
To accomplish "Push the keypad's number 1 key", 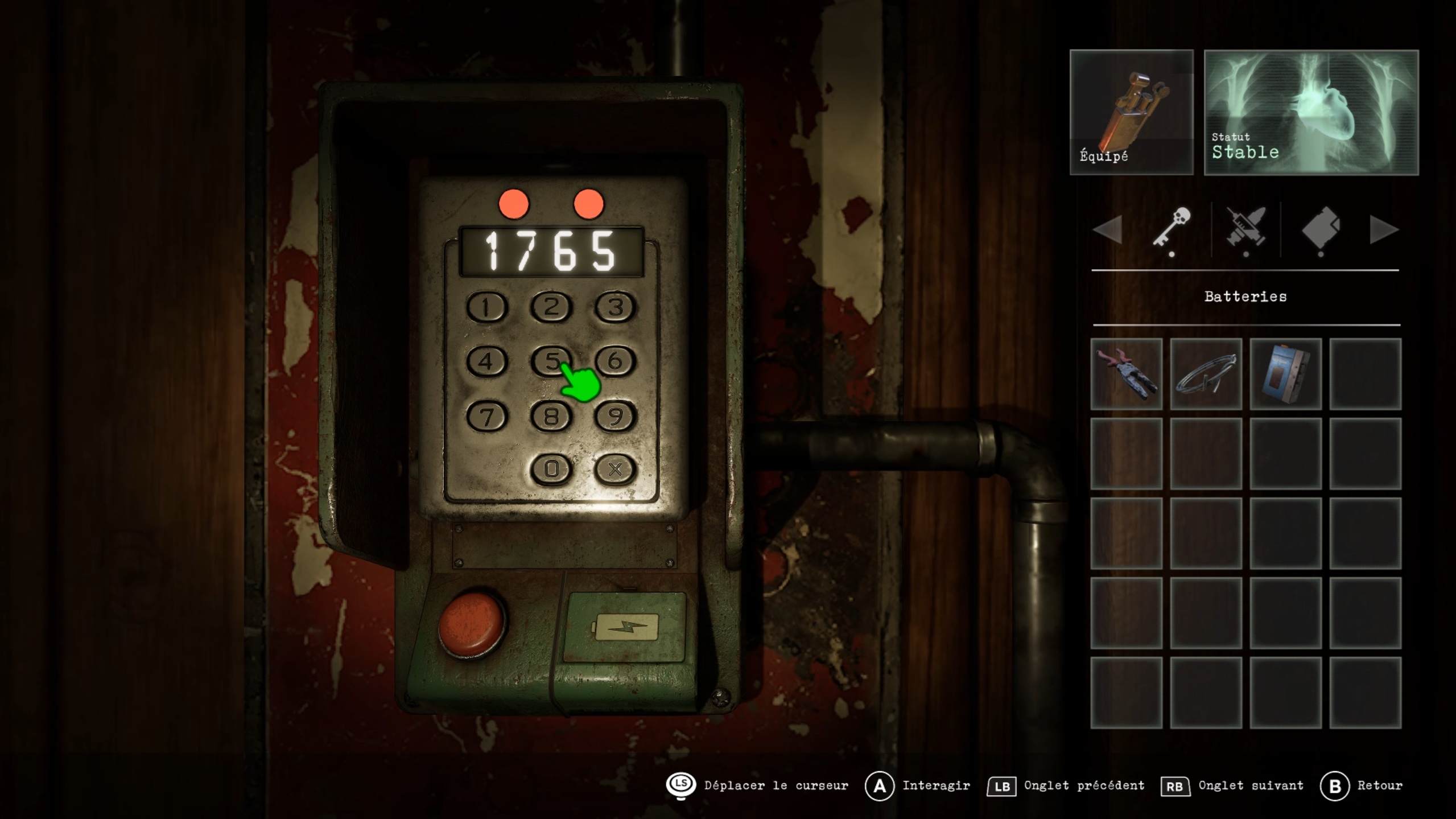I will coord(486,307).
